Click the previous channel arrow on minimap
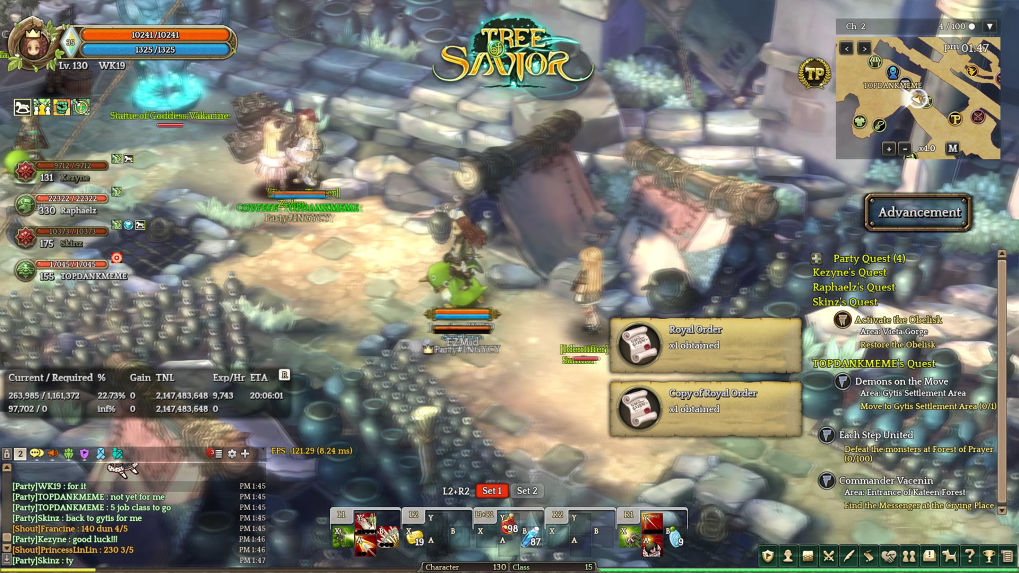The height and width of the screenshot is (573, 1019). click(847, 48)
